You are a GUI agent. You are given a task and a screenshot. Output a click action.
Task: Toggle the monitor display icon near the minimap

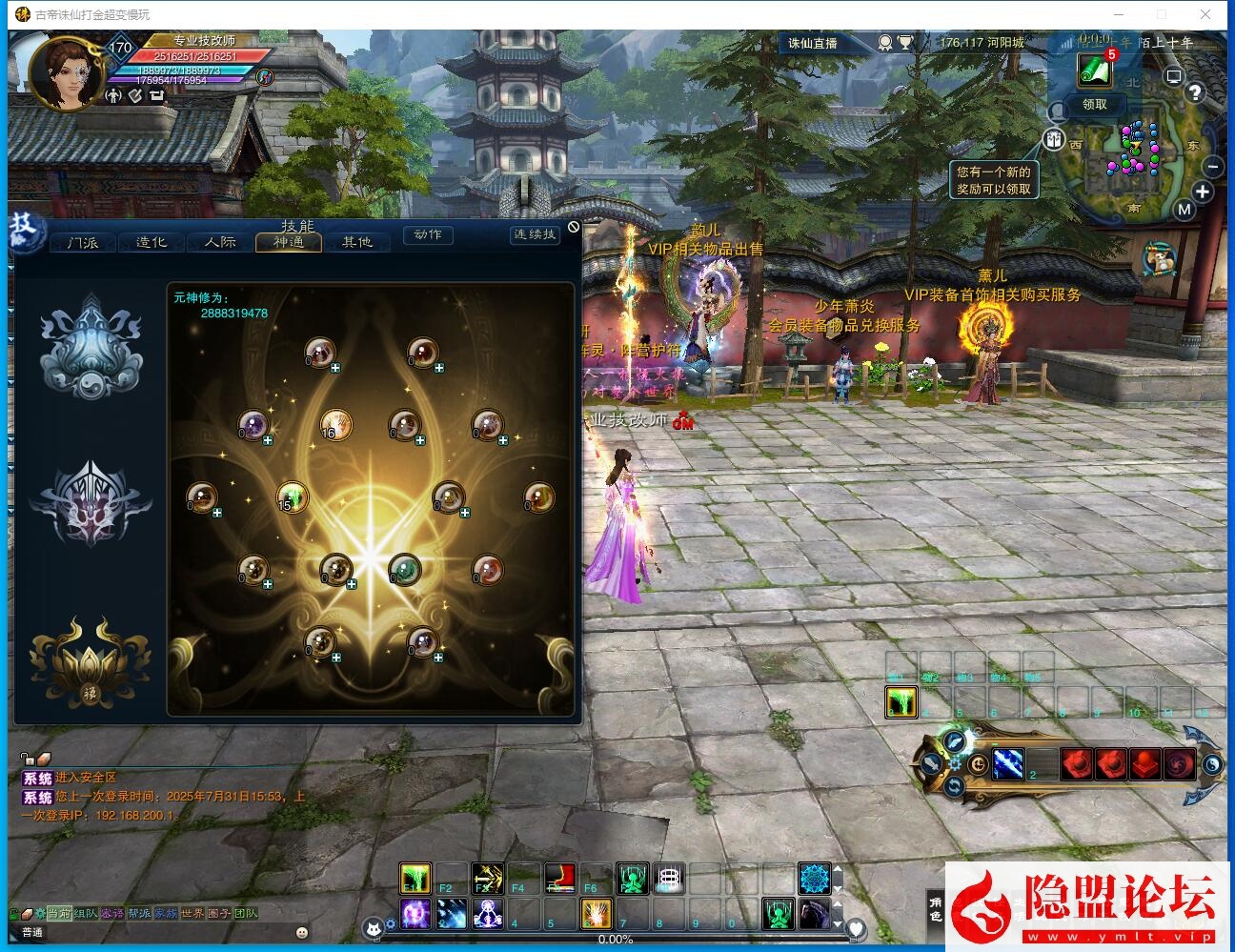[x=1173, y=75]
